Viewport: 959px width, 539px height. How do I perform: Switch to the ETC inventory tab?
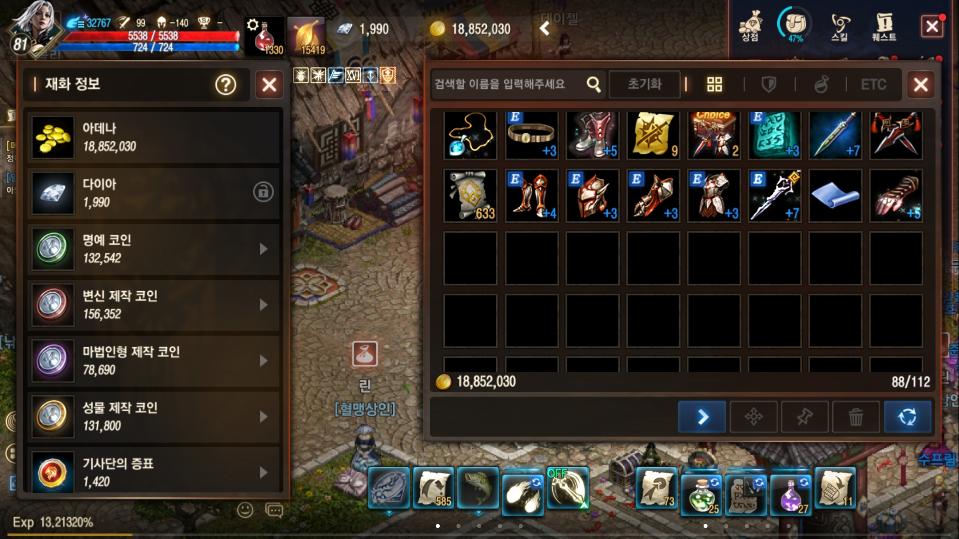[x=873, y=85]
